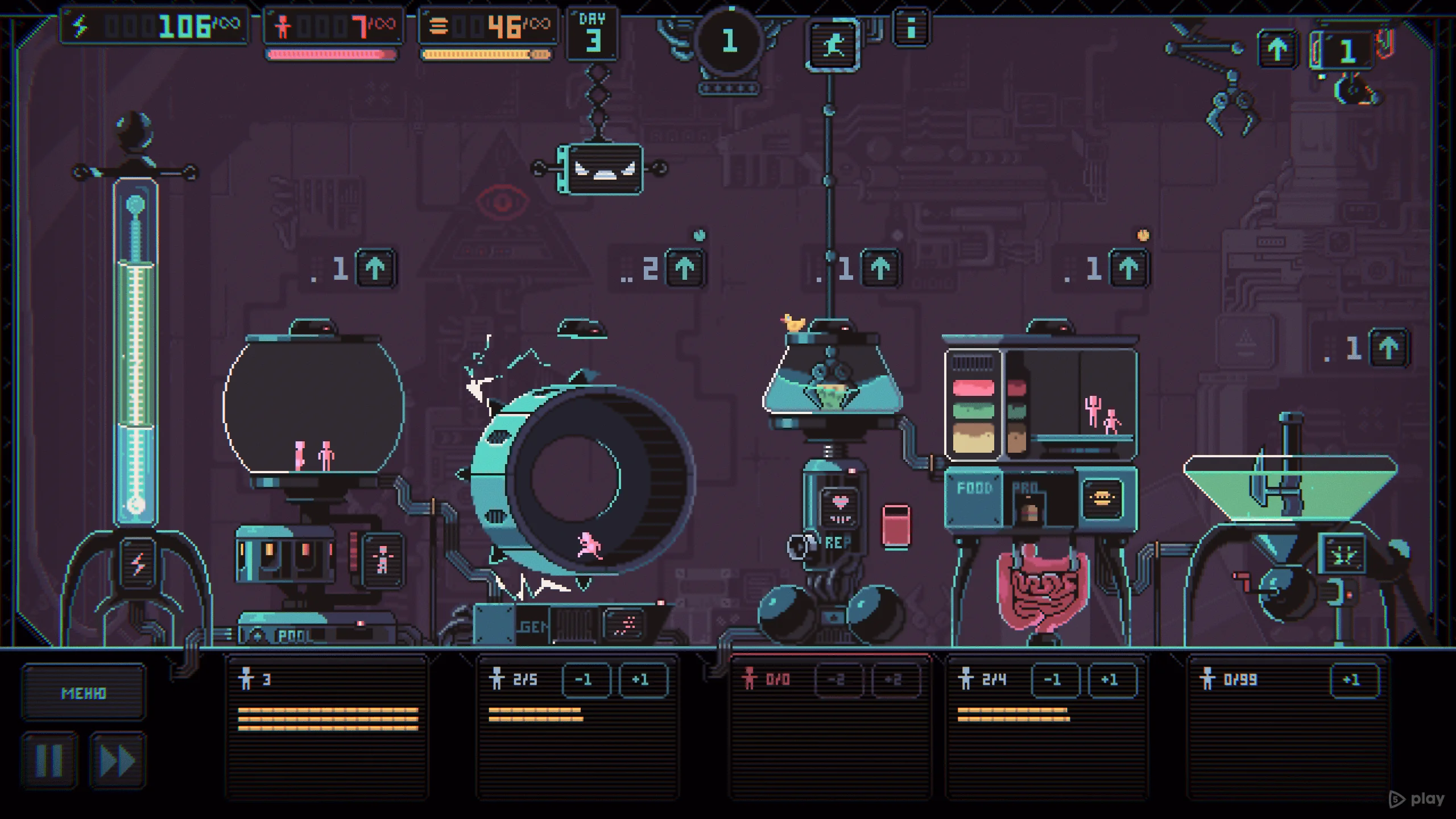
Task: Click the yellow progress bar on the 2/5 panel
Action: pos(535,711)
